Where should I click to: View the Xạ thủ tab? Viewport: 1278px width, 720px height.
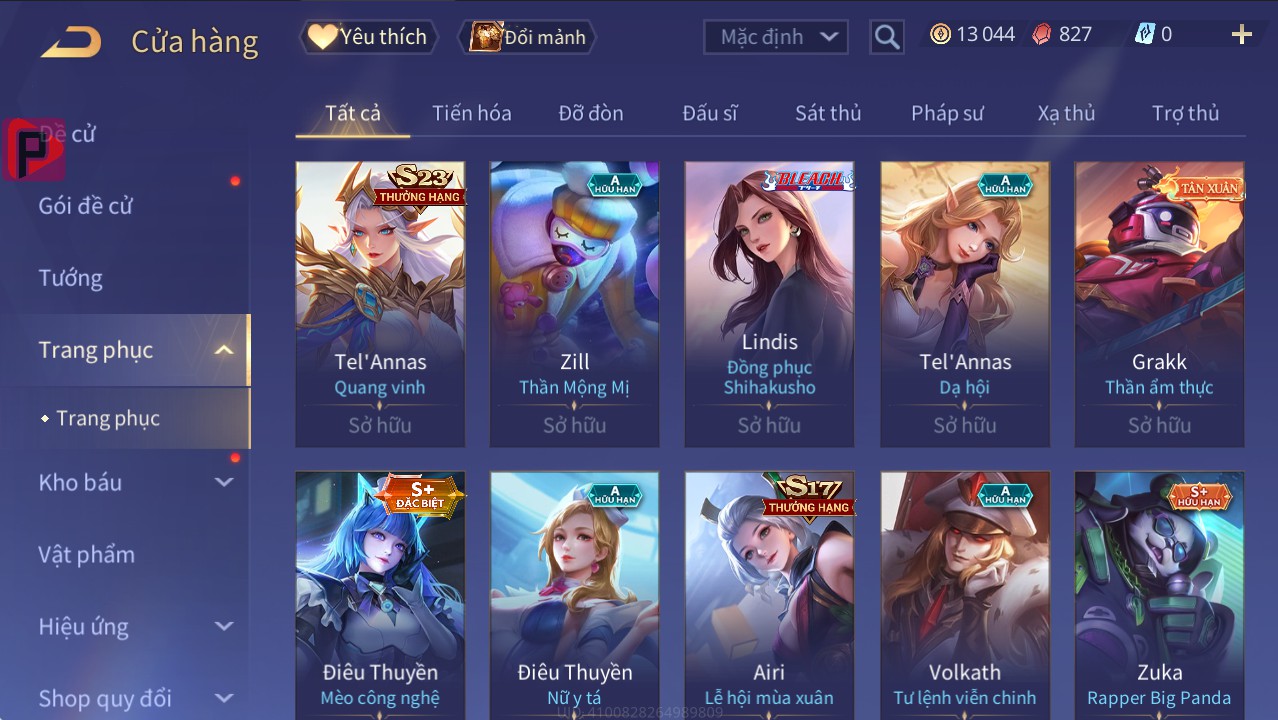(x=1066, y=113)
